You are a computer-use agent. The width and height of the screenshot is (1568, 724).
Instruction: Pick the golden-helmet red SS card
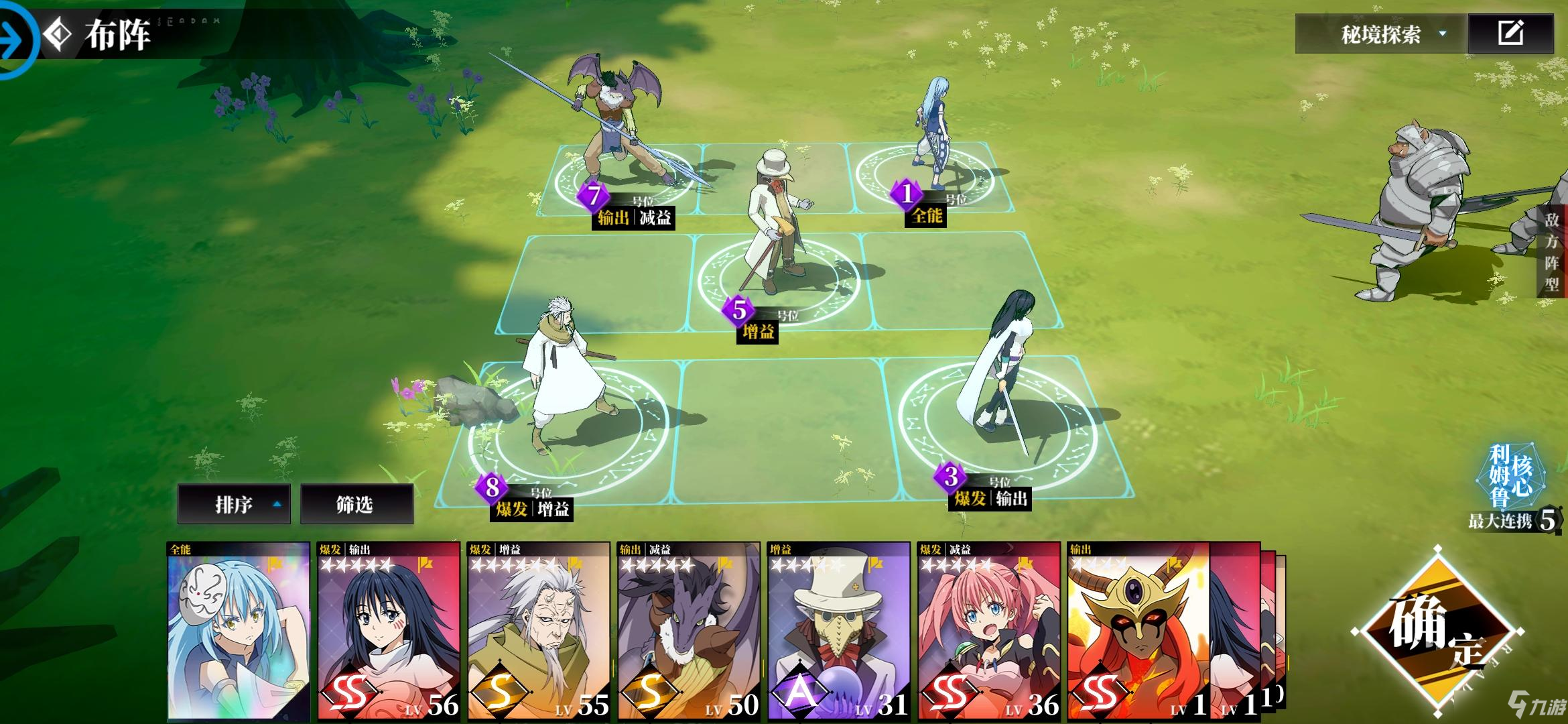click(x=1138, y=630)
